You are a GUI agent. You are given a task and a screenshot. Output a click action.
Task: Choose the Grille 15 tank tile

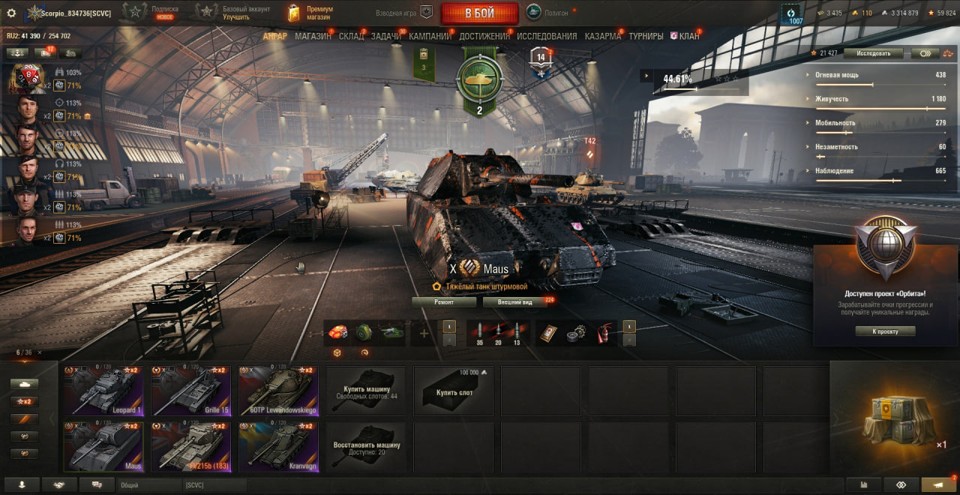point(191,390)
